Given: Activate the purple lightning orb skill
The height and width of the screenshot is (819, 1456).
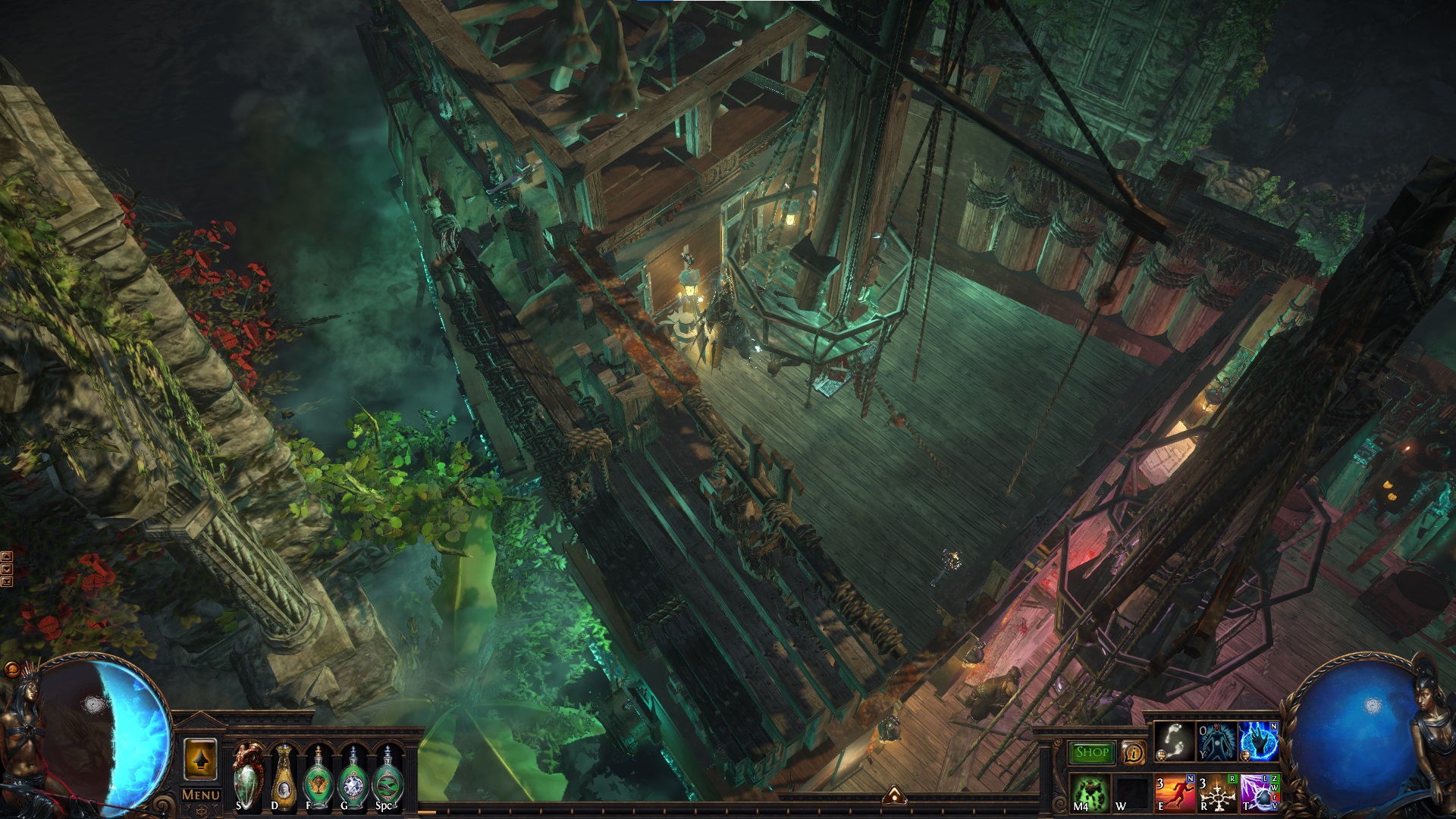Looking at the screenshot, I should [x=1259, y=792].
